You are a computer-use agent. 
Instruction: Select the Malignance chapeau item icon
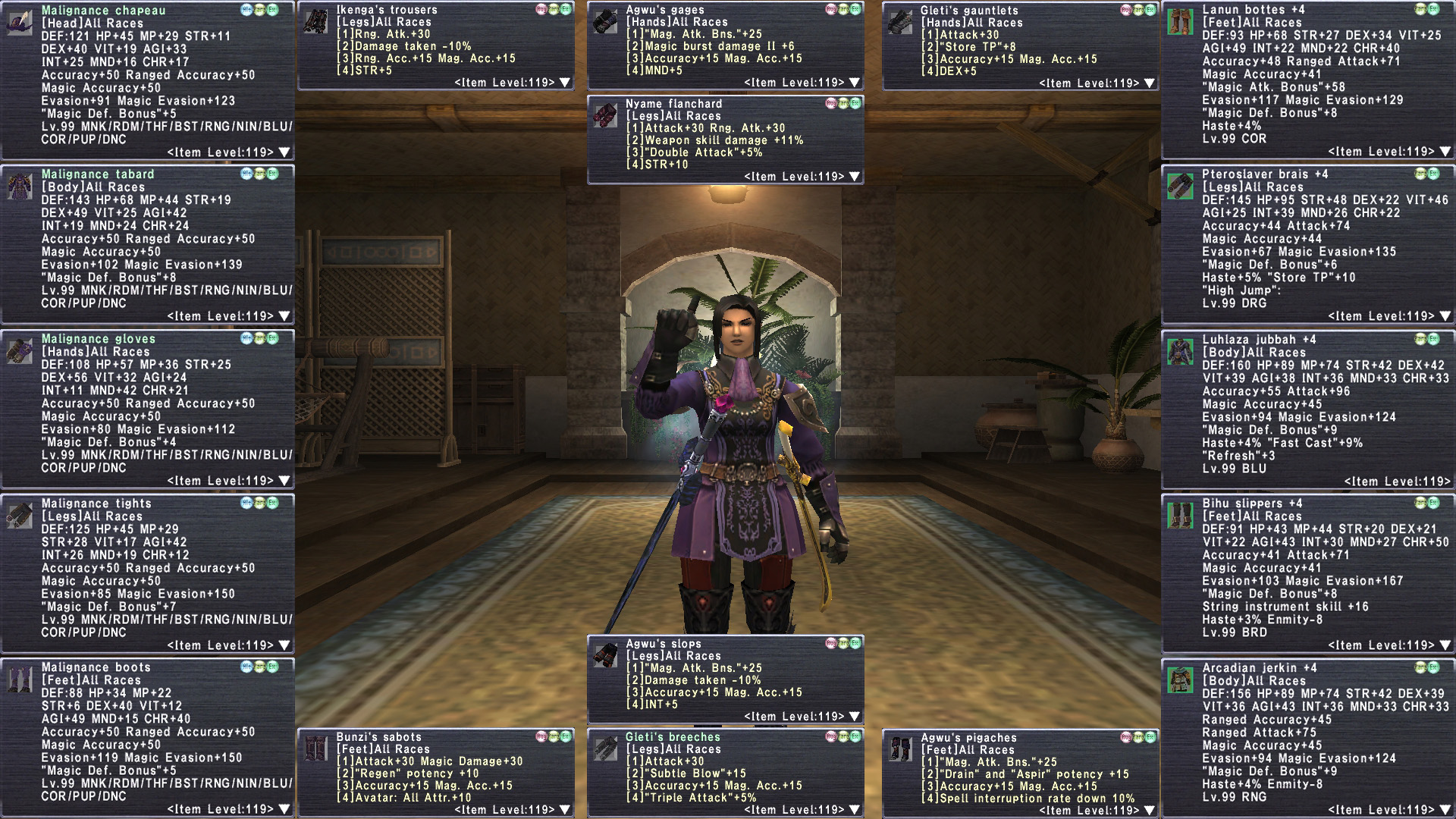[20, 21]
